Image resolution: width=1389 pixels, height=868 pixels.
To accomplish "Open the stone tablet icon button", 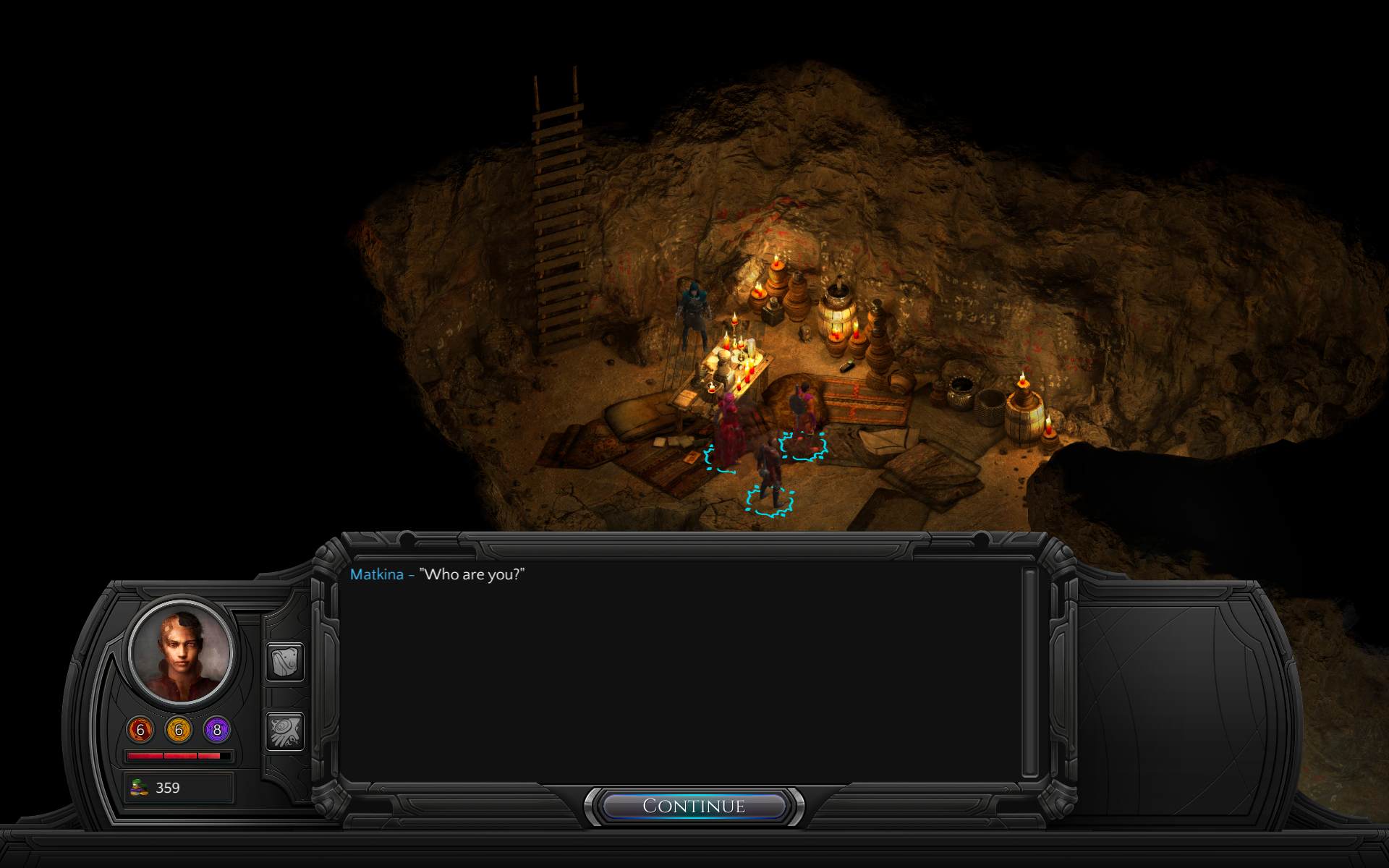I will pos(285,661).
